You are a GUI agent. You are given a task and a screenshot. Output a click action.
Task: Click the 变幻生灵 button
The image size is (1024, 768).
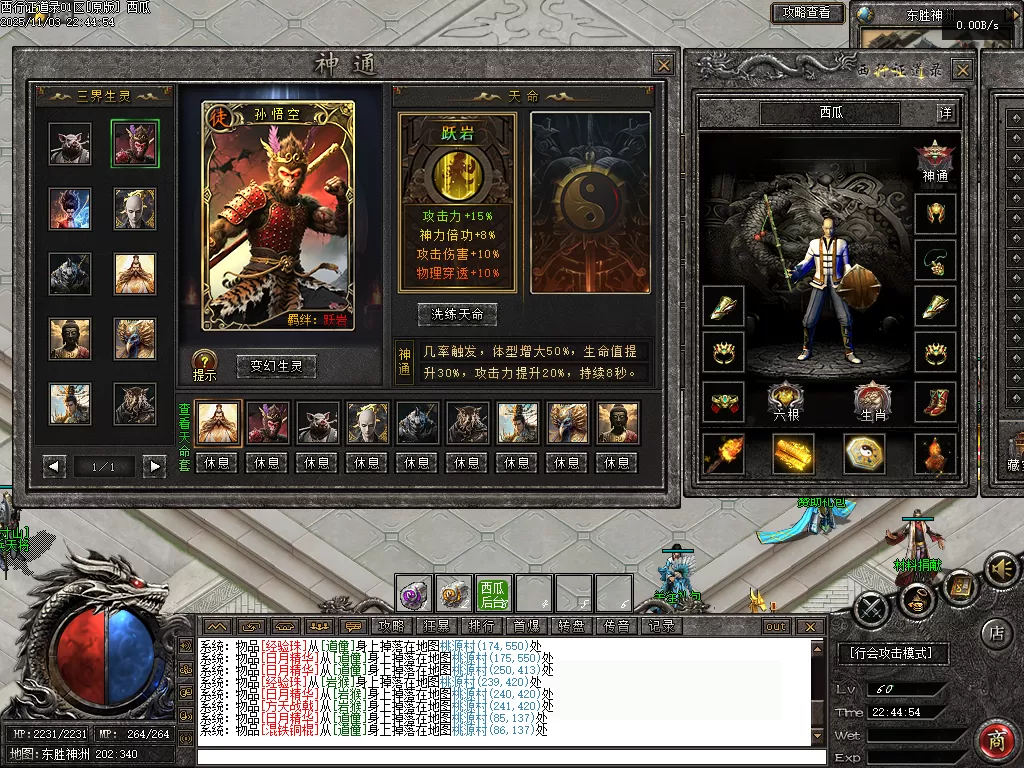[276, 366]
